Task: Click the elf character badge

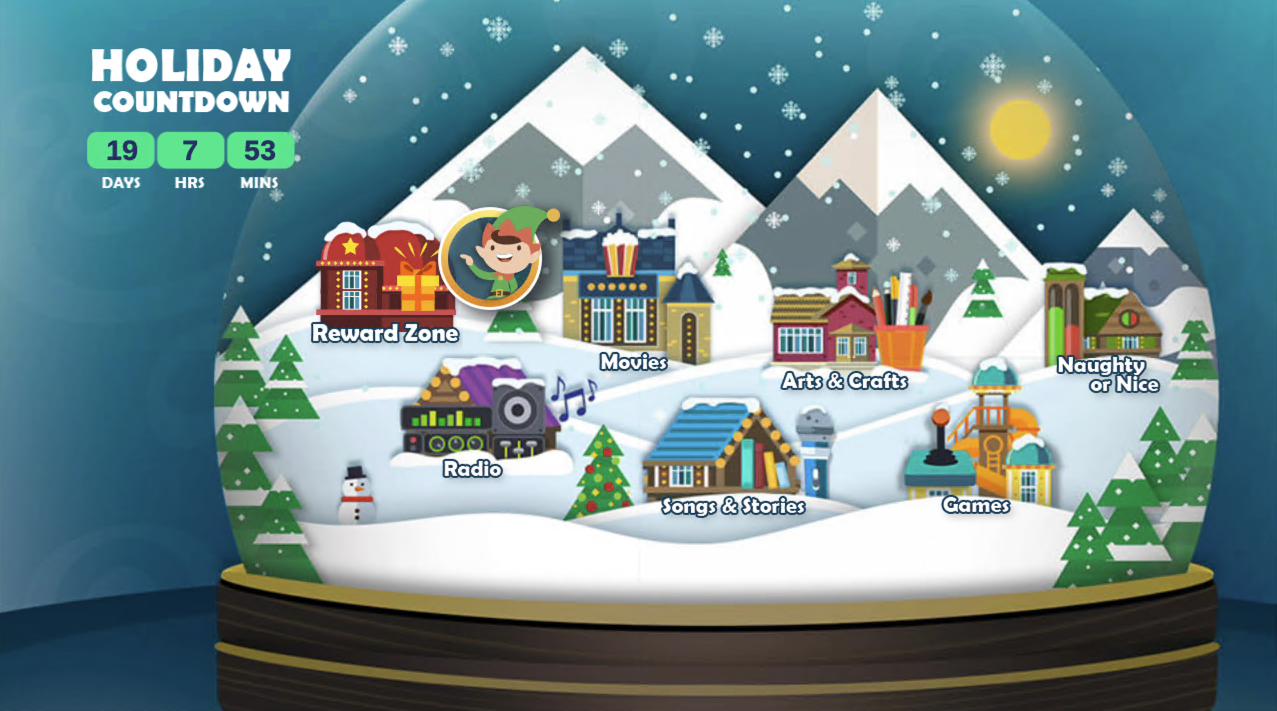Action: click(491, 258)
